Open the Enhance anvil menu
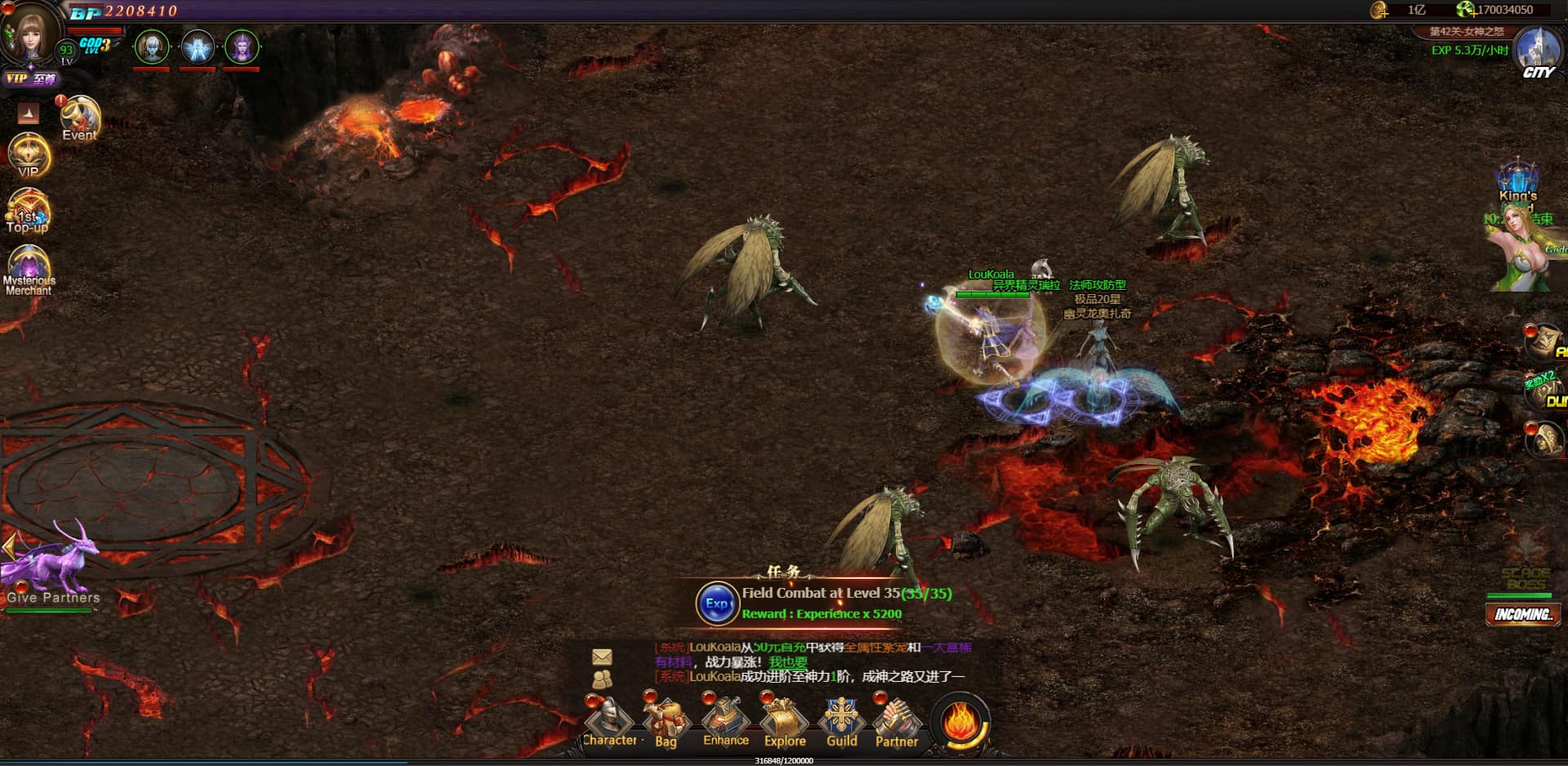The width and height of the screenshot is (1568, 766). pos(725,720)
